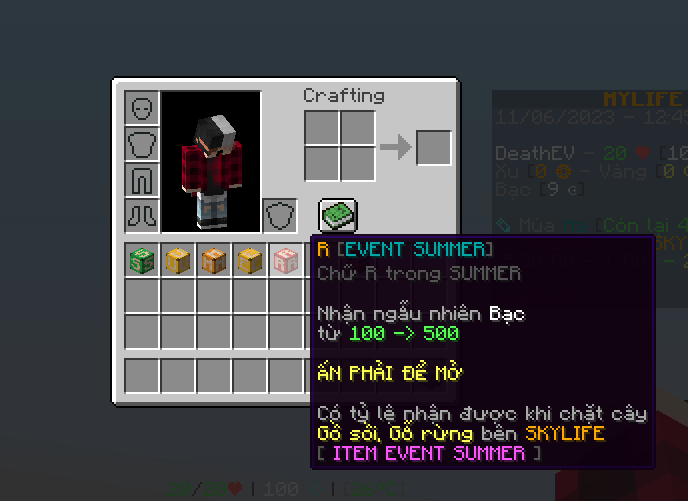
Task: Open the green recipe book
Action: [x=338, y=214]
